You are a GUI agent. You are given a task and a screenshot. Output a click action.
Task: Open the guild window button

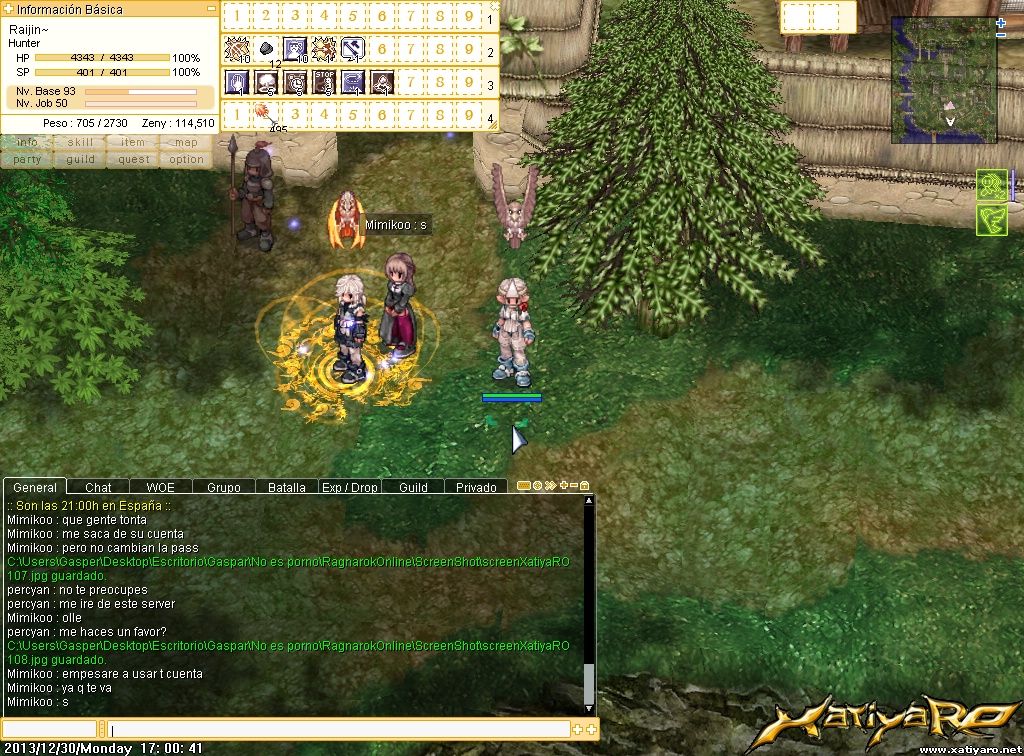(80, 160)
